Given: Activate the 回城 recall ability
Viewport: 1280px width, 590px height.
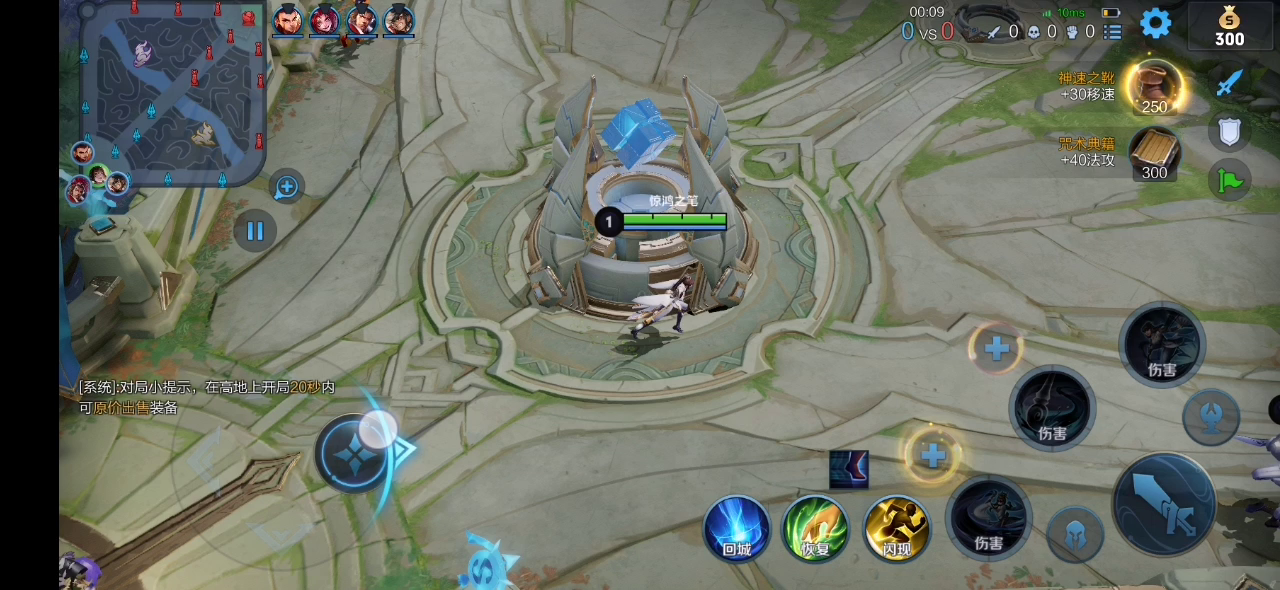Looking at the screenshot, I should [x=737, y=527].
